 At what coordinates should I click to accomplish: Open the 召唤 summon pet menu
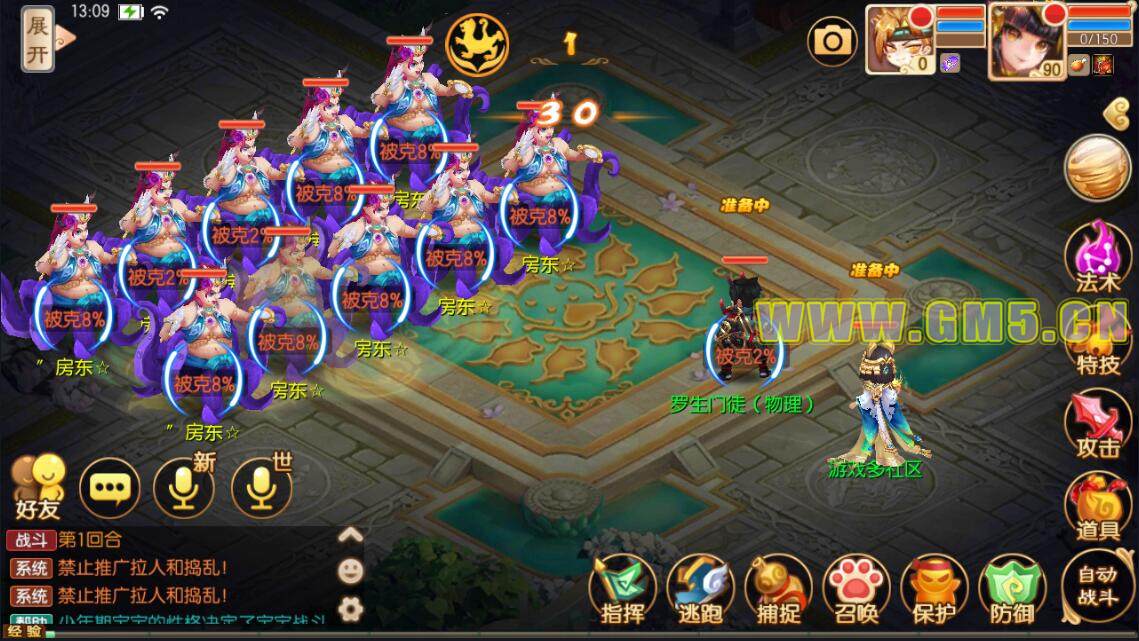[856, 590]
